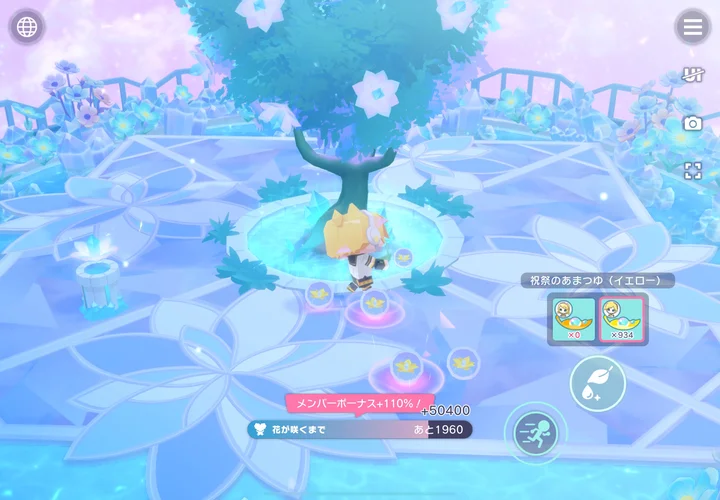Toggle the hide-UI button
The width and height of the screenshot is (720, 500).
point(692,75)
